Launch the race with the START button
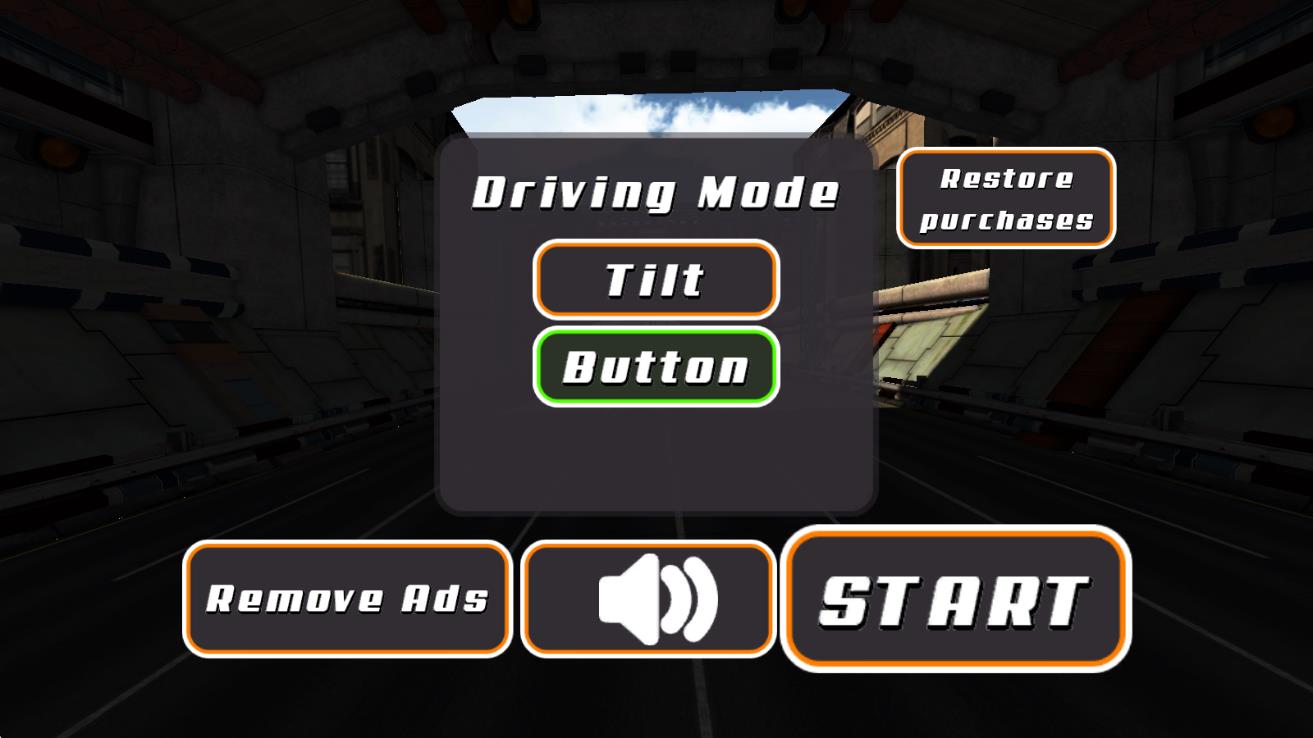The width and height of the screenshot is (1313, 738). pyautogui.click(x=955, y=597)
